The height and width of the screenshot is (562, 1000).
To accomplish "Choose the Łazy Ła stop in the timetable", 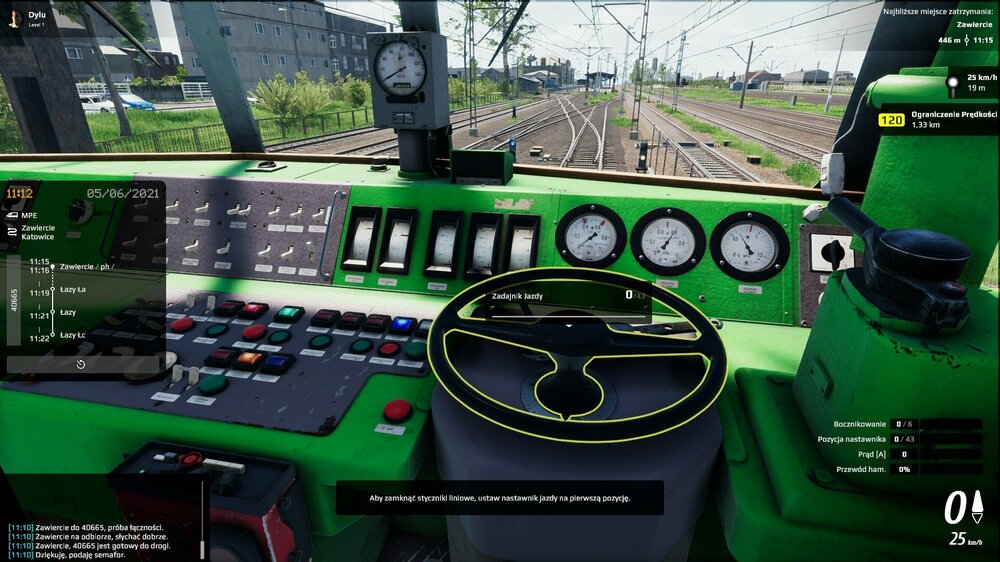I will tap(73, 291).
